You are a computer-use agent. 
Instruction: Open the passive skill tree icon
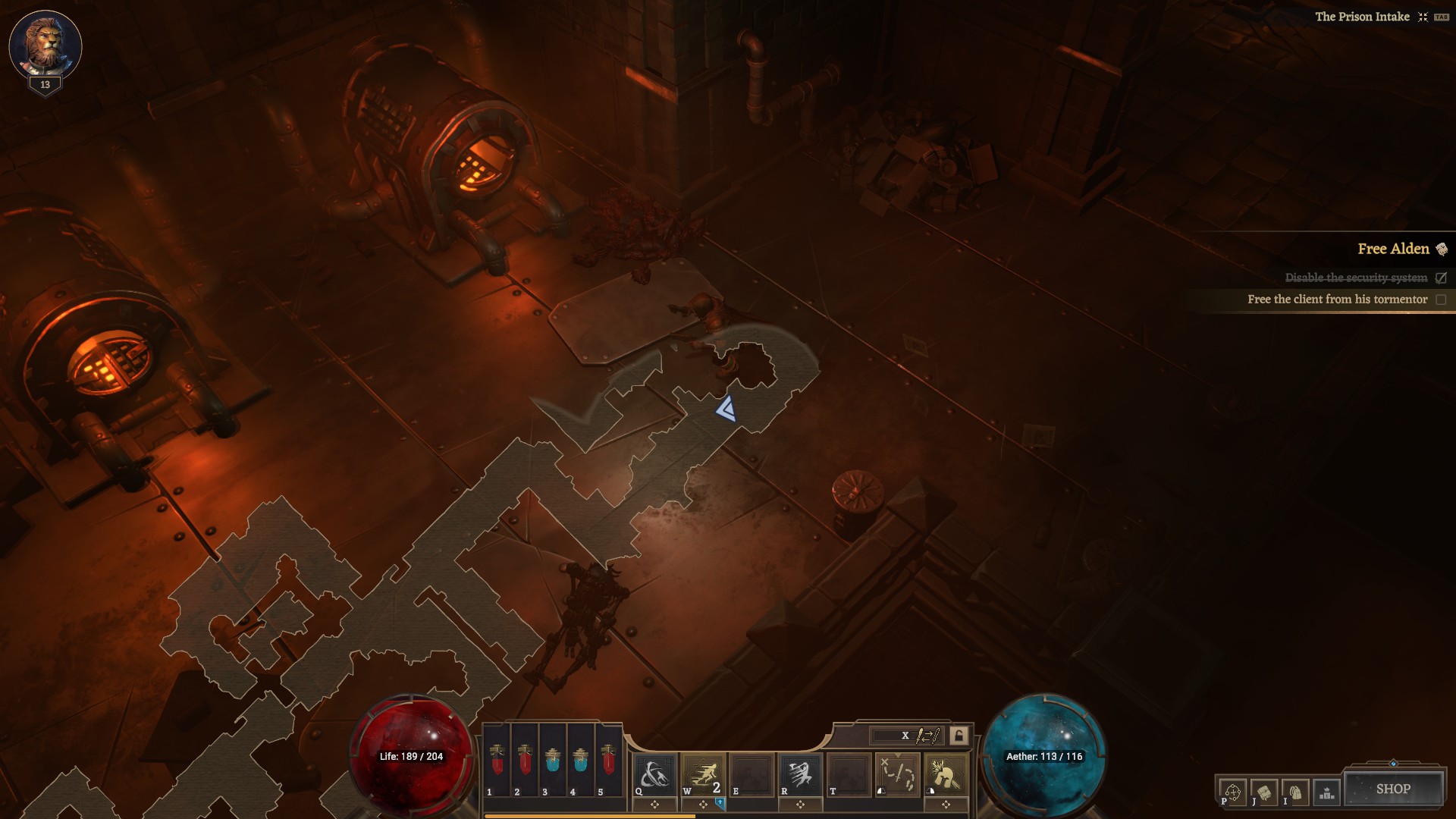tap(1232, 792)
